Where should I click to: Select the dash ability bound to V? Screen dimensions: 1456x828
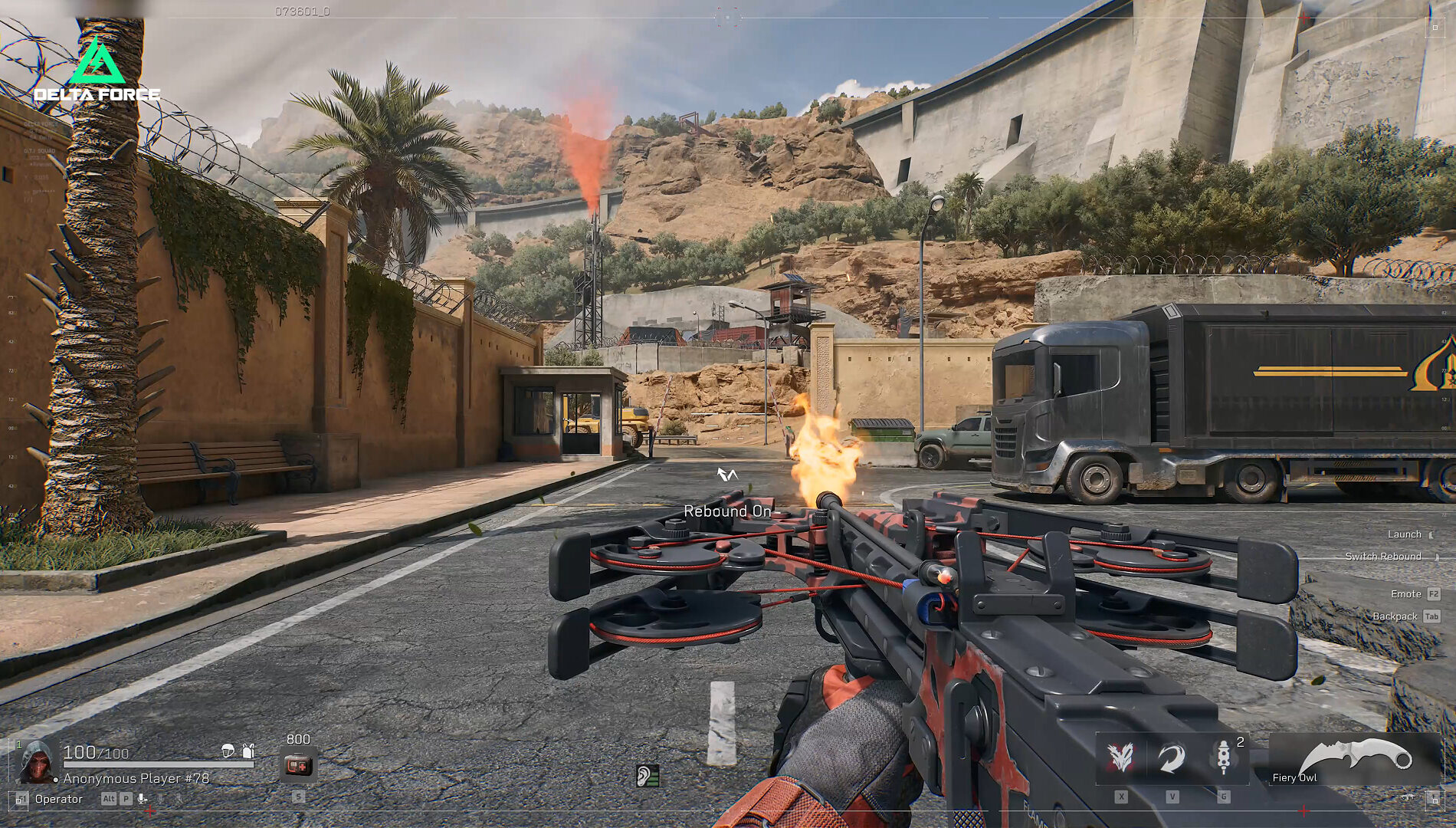click(x=1171, y=758)
